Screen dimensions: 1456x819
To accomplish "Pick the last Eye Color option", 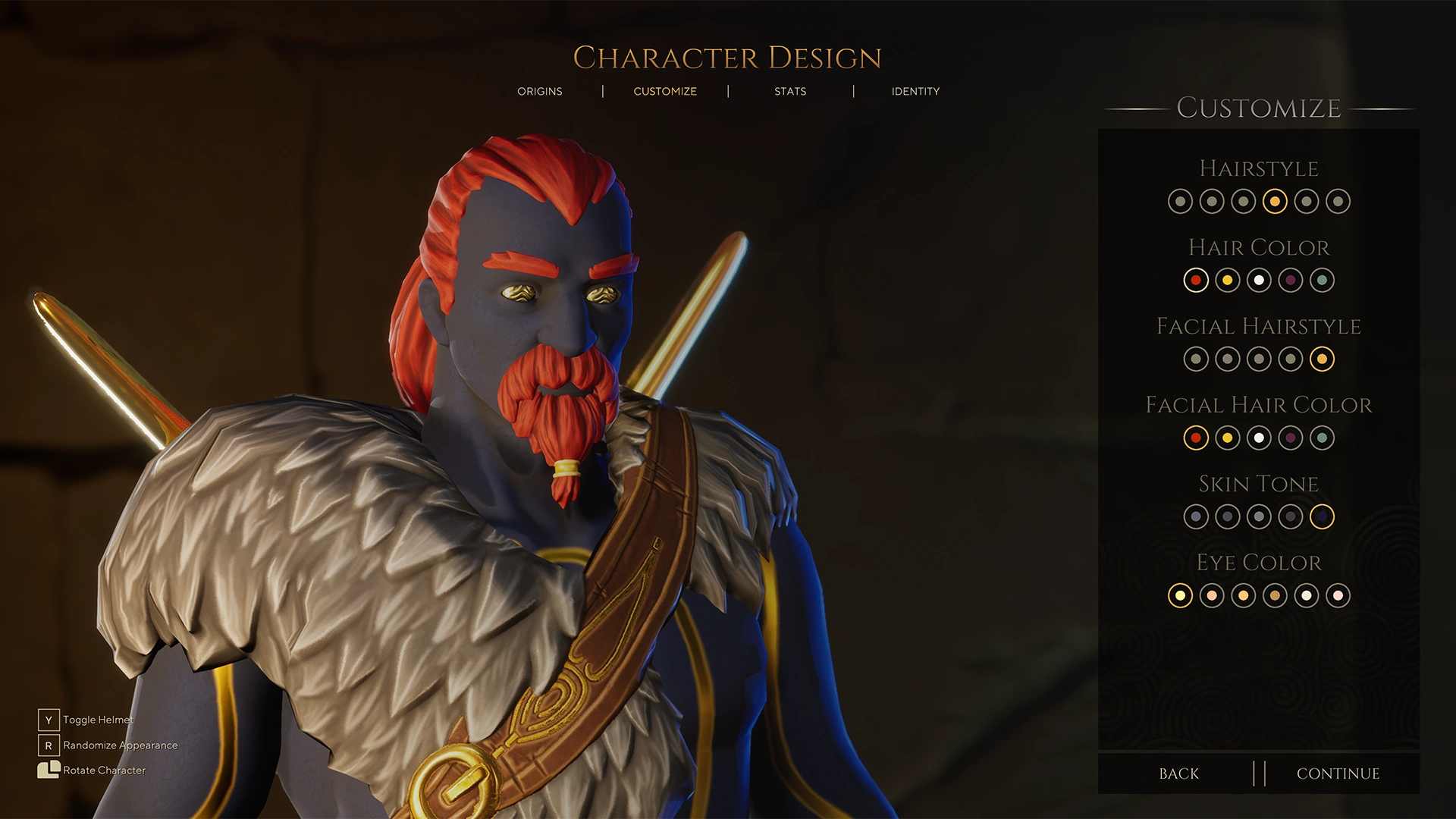I will pos(1336,595).
